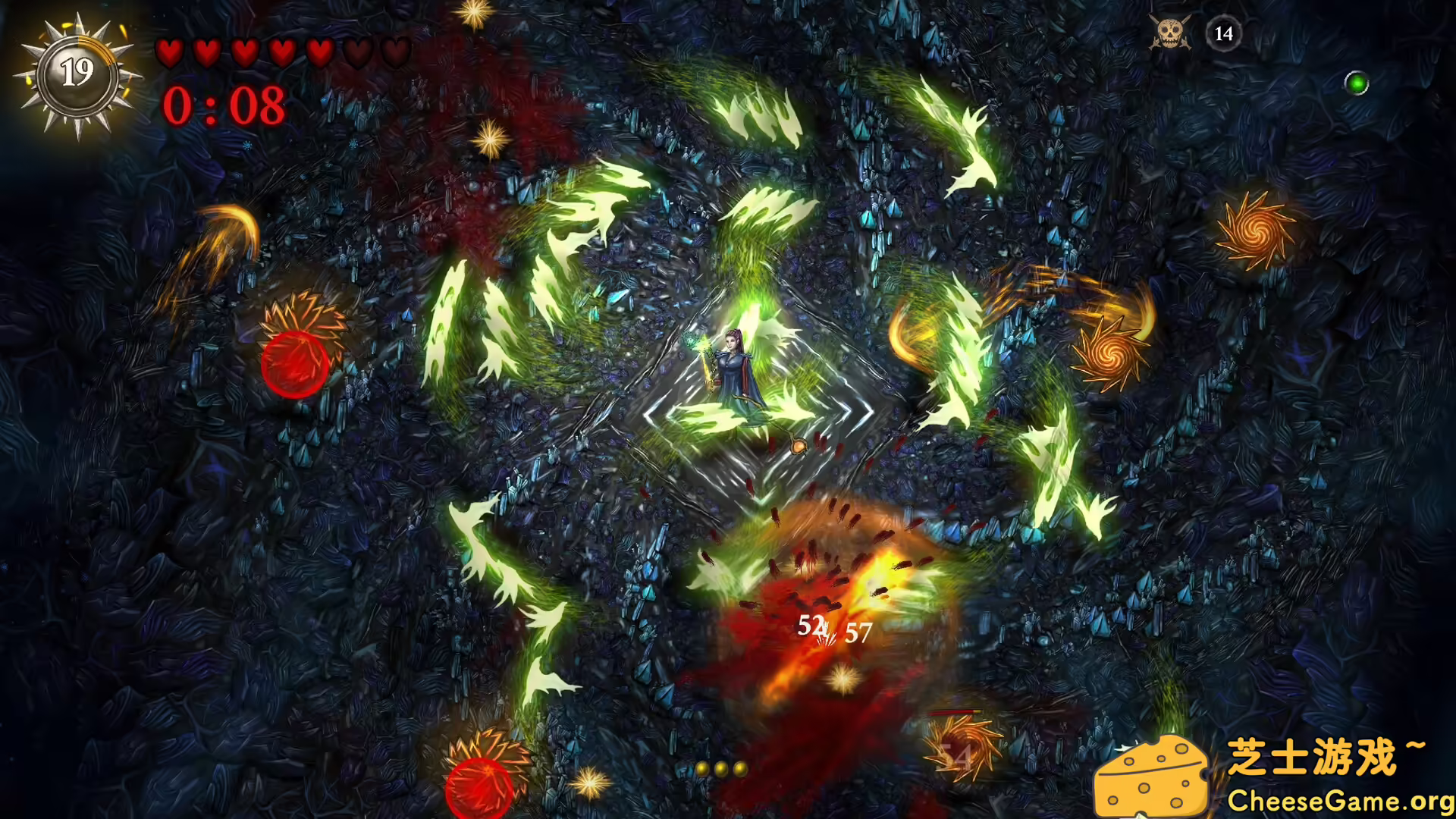Viewport: 1456px width, 819px height.
Task: Click the kill count number 14
Action: click(x=1222, y=33)
